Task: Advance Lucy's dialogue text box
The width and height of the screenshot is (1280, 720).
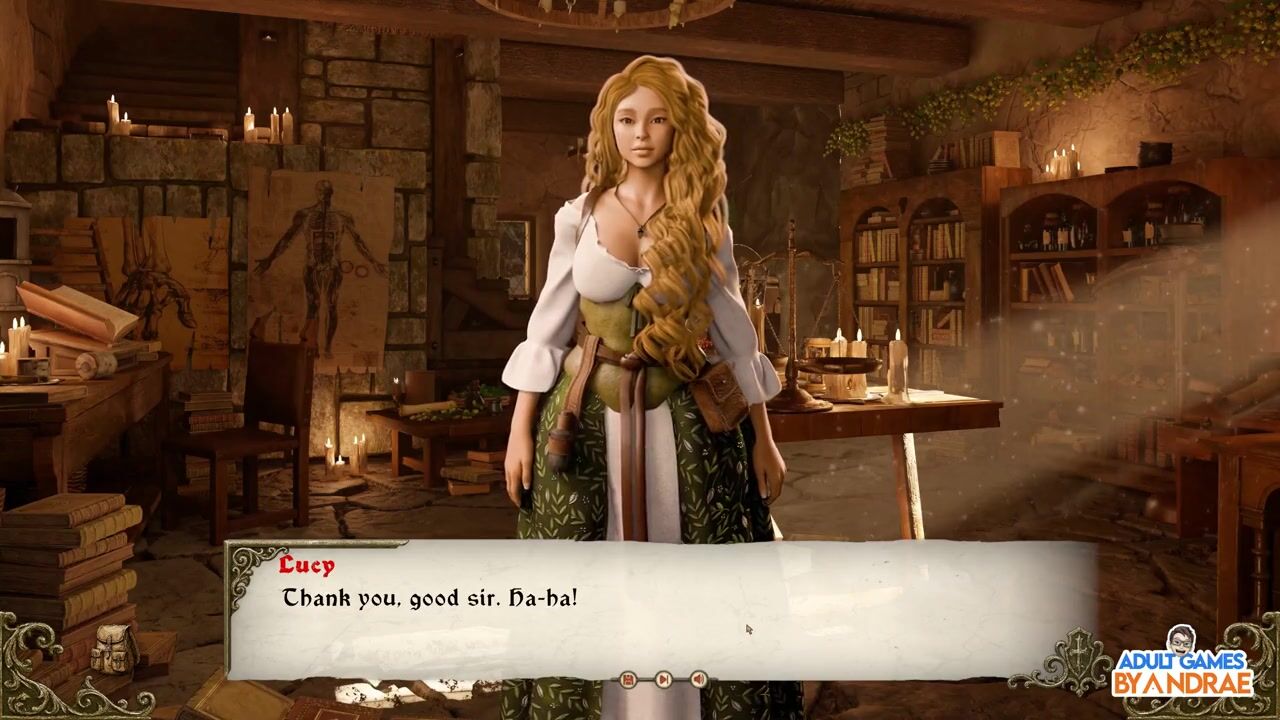Action: [x=660, y=610]
